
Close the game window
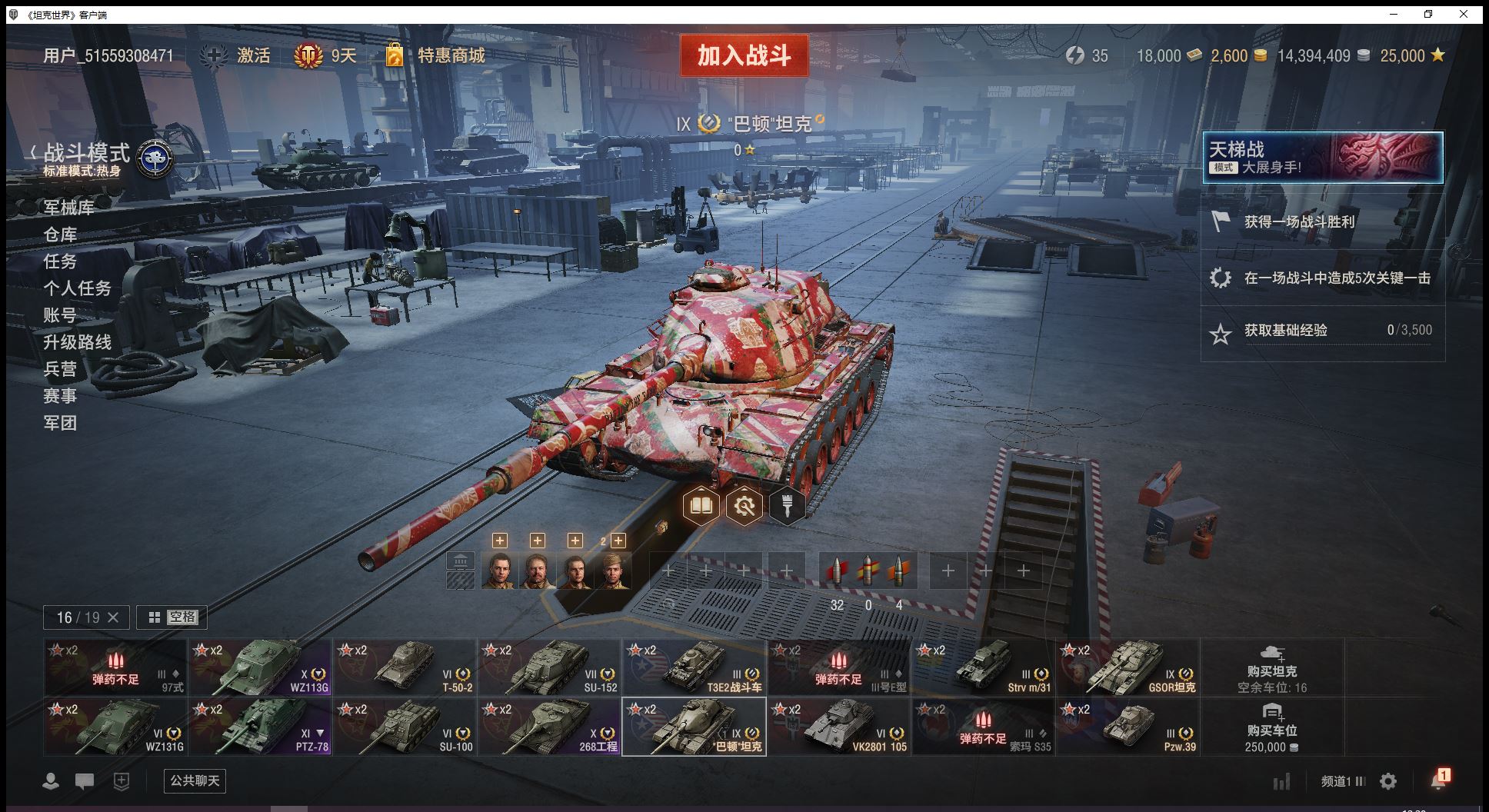click(1464, 14)
